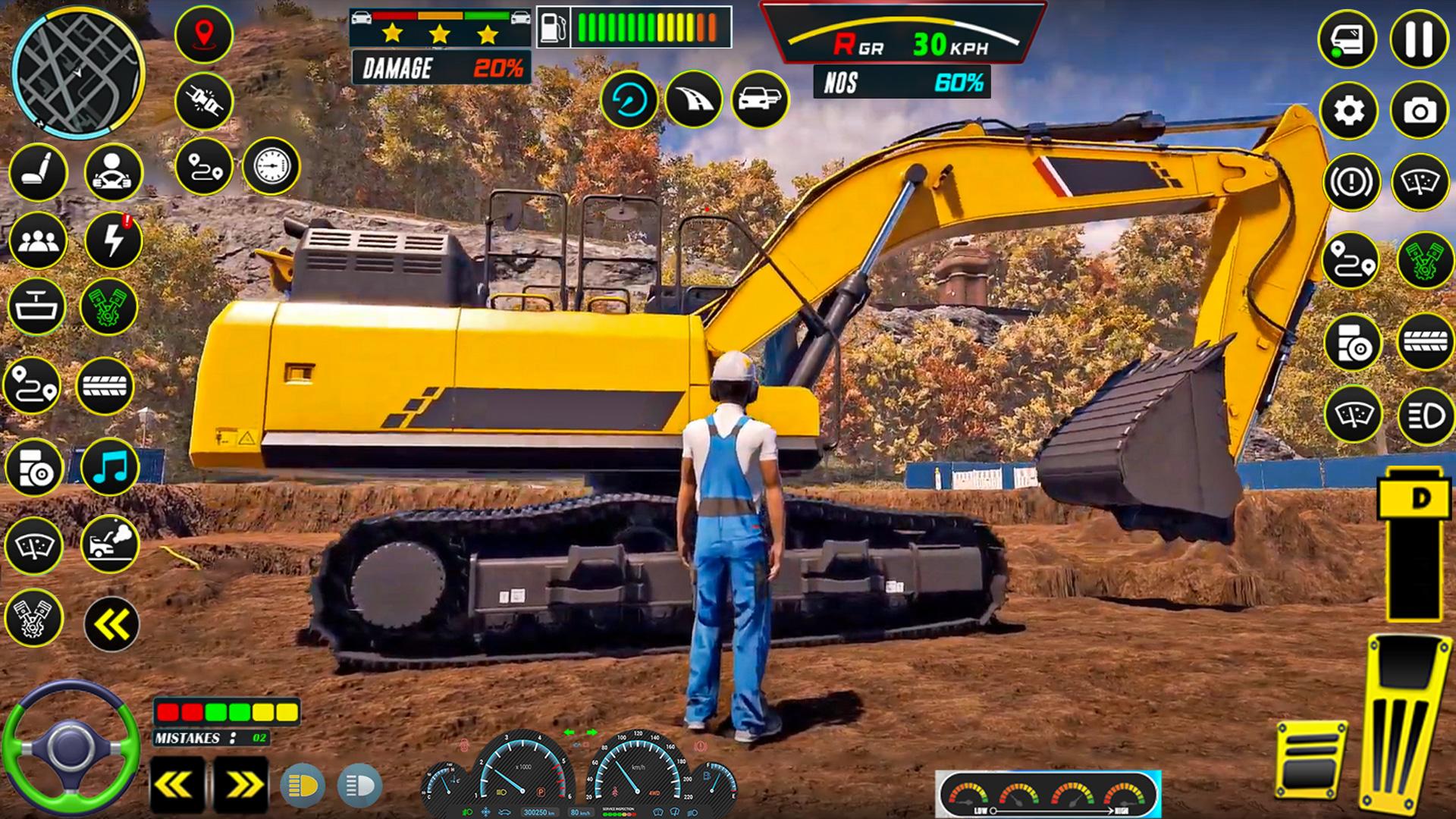The width and height of the screenshot is (1456, 819).
Task: Activate the lightning bolt power icon
Action: [x=114, y=241]
